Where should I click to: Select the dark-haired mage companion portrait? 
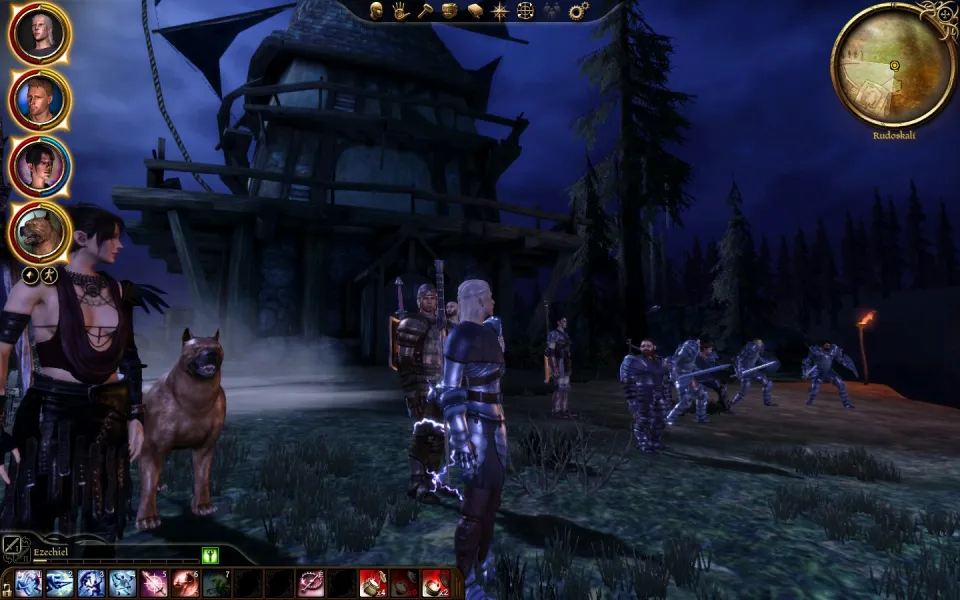40,166
